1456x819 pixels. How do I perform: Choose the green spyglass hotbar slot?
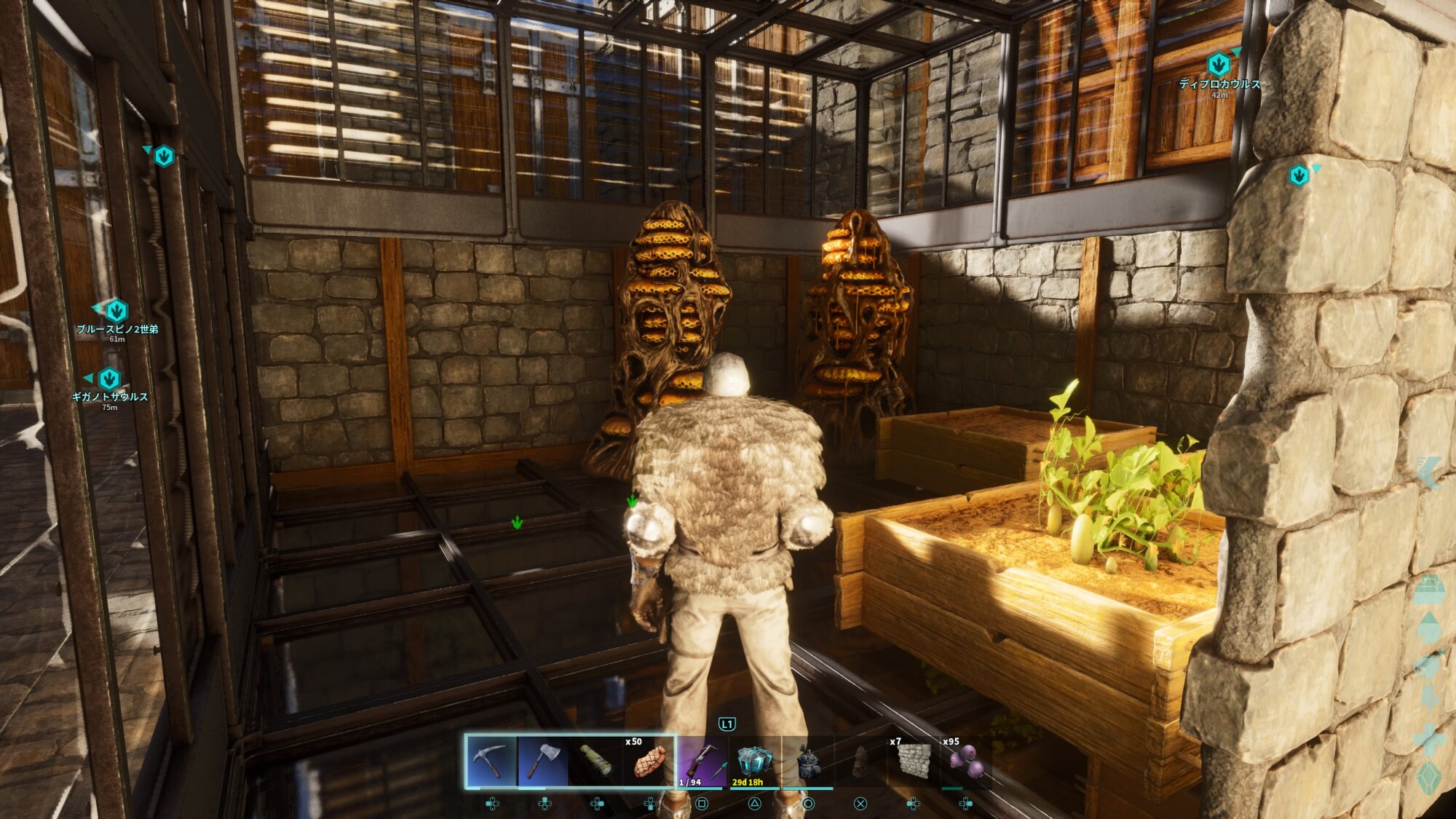click(596, 761)
